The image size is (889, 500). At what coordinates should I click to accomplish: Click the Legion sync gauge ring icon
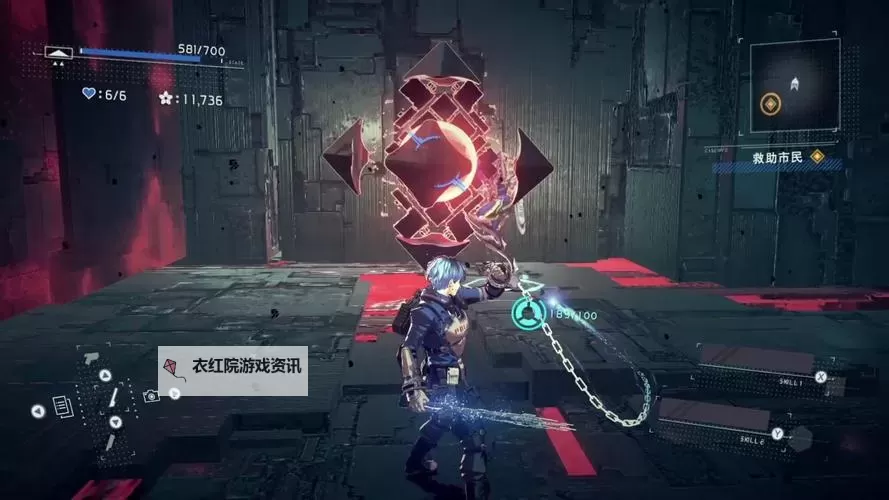[x=526, y=315]
